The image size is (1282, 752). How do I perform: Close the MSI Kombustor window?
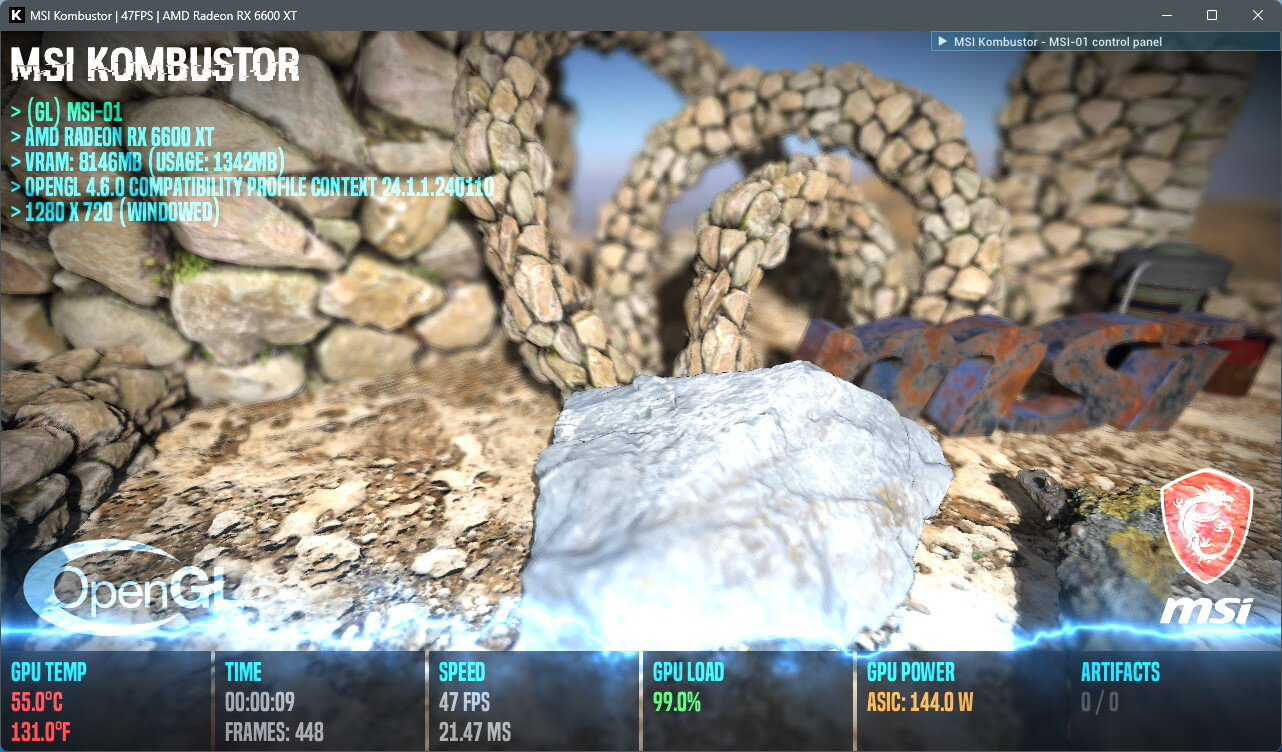tap(1257, 15)
